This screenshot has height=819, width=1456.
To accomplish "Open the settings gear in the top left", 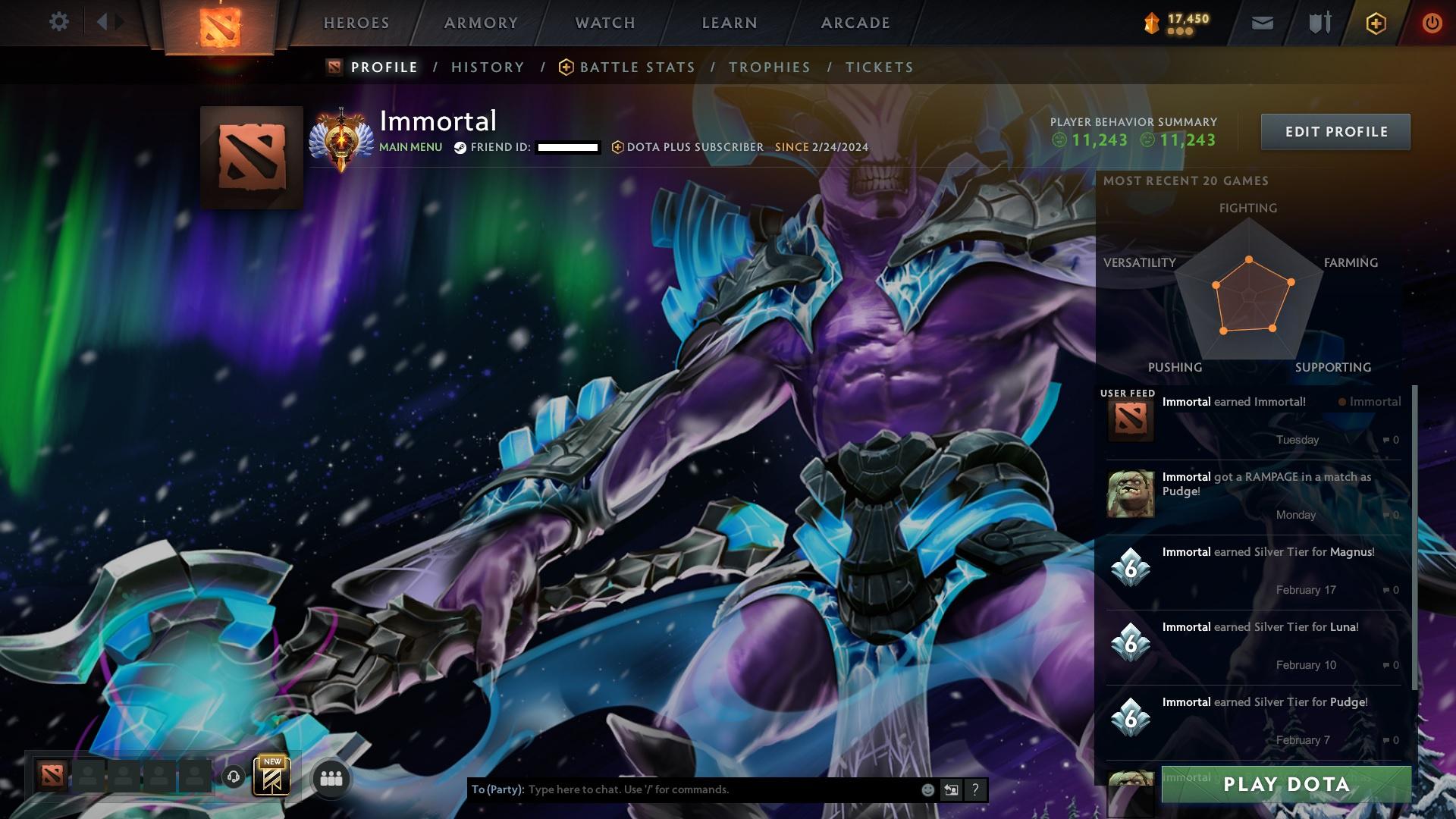I will coord(59,21).
